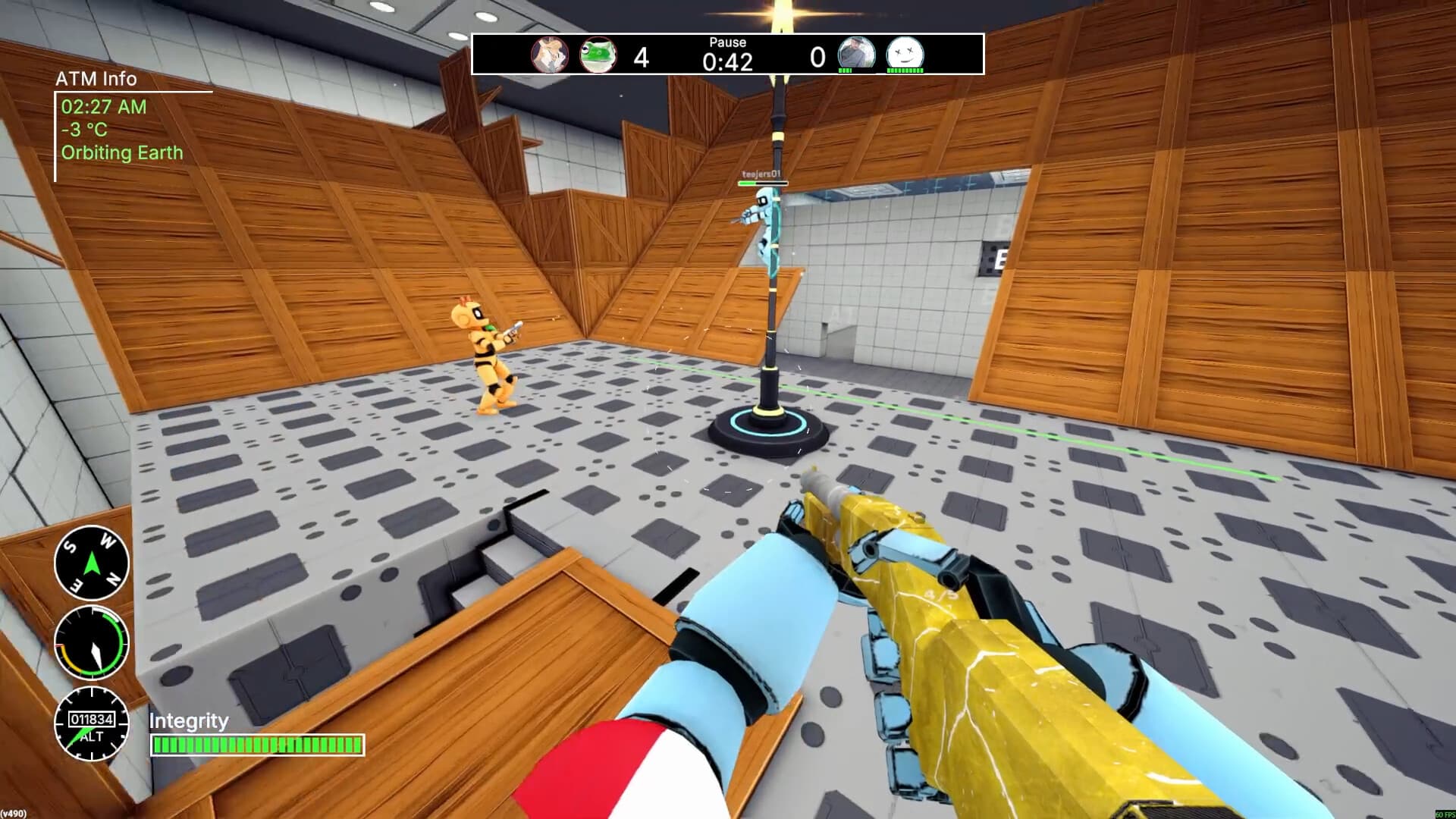Select the anime character avatar on the left team
The width and height of the screenshot is (1456, 819).
548,55
